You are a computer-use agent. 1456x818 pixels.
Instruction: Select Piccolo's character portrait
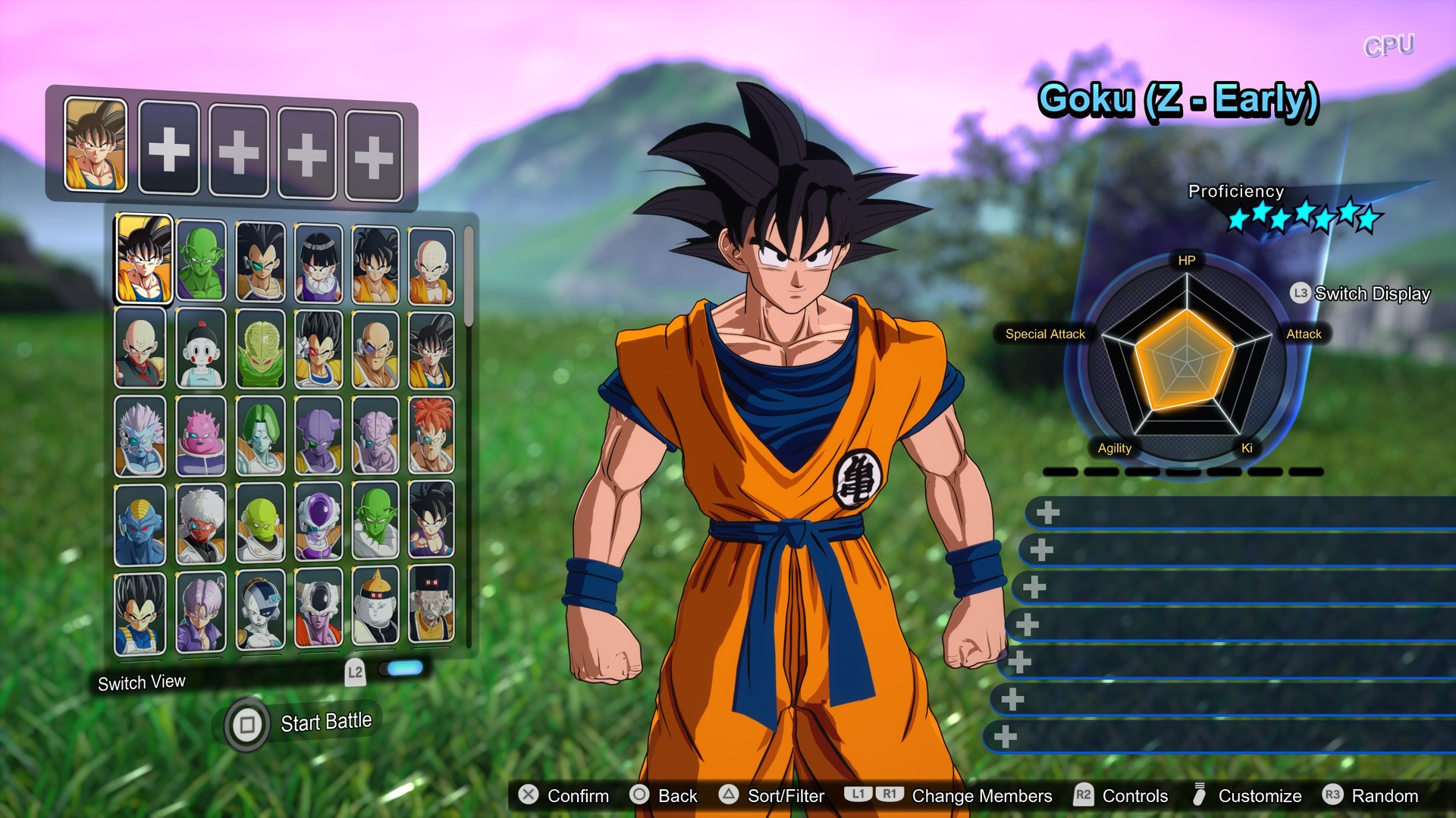tap(201, 260)
